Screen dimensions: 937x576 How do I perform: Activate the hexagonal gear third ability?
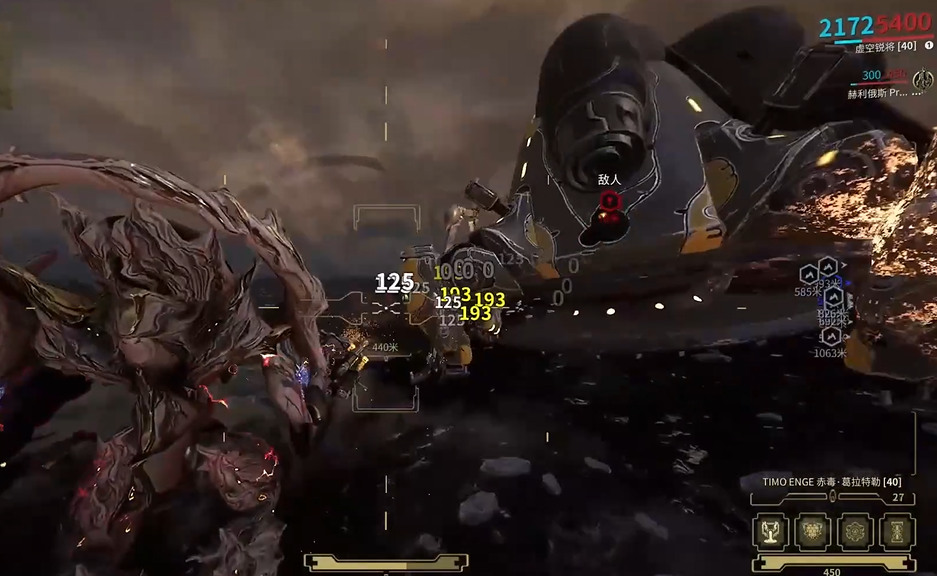(855, 531)
